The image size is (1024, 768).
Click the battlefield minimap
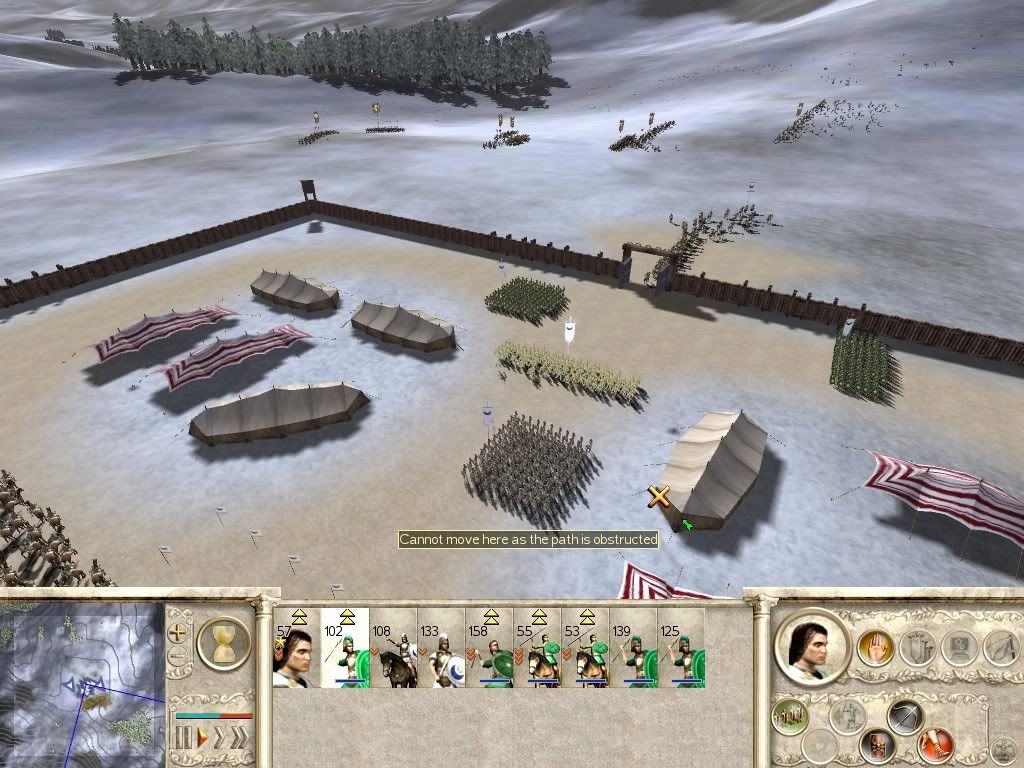click(x=82, y=682)
